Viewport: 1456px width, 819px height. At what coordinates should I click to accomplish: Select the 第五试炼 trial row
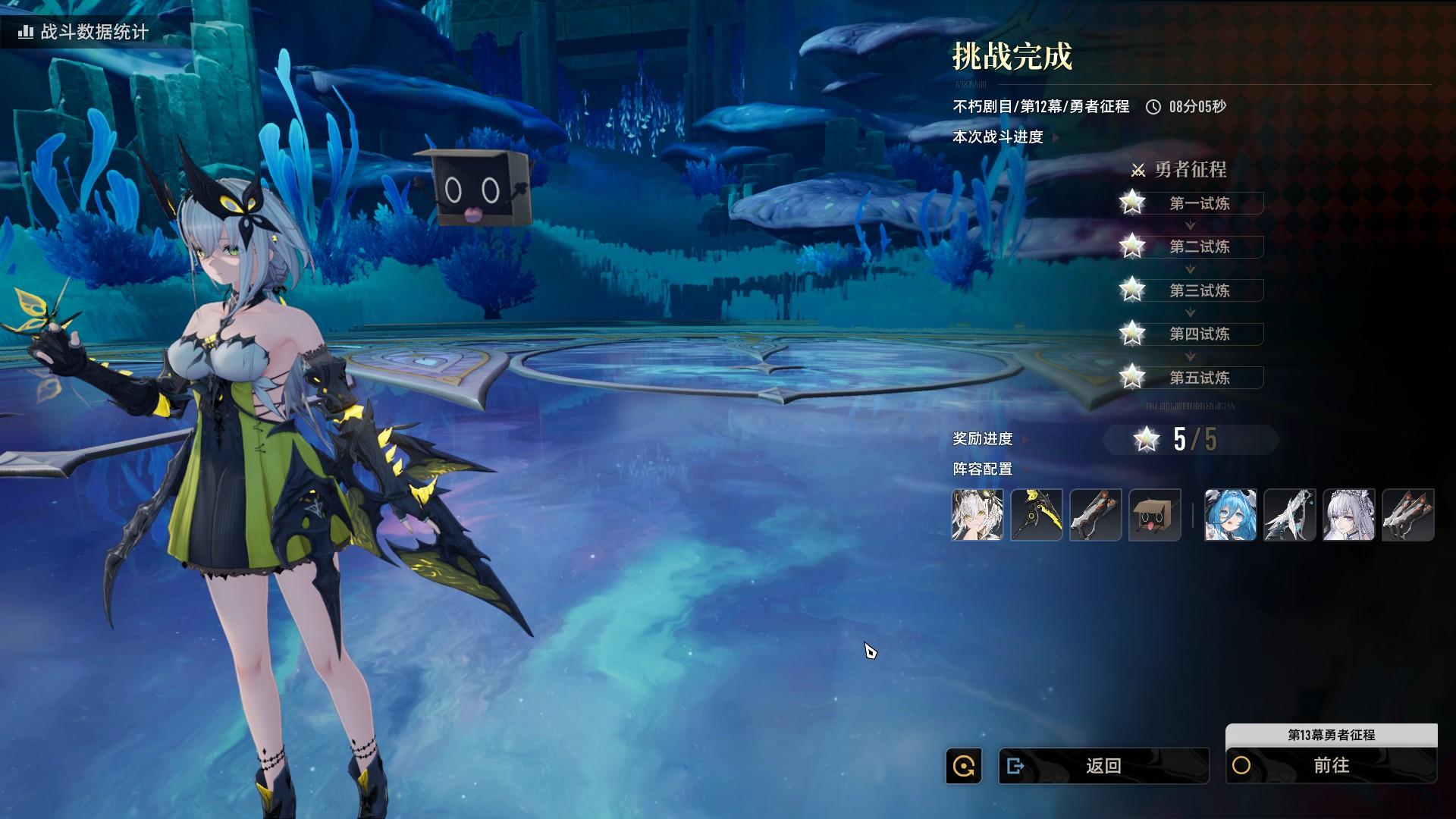(1199, 378)
